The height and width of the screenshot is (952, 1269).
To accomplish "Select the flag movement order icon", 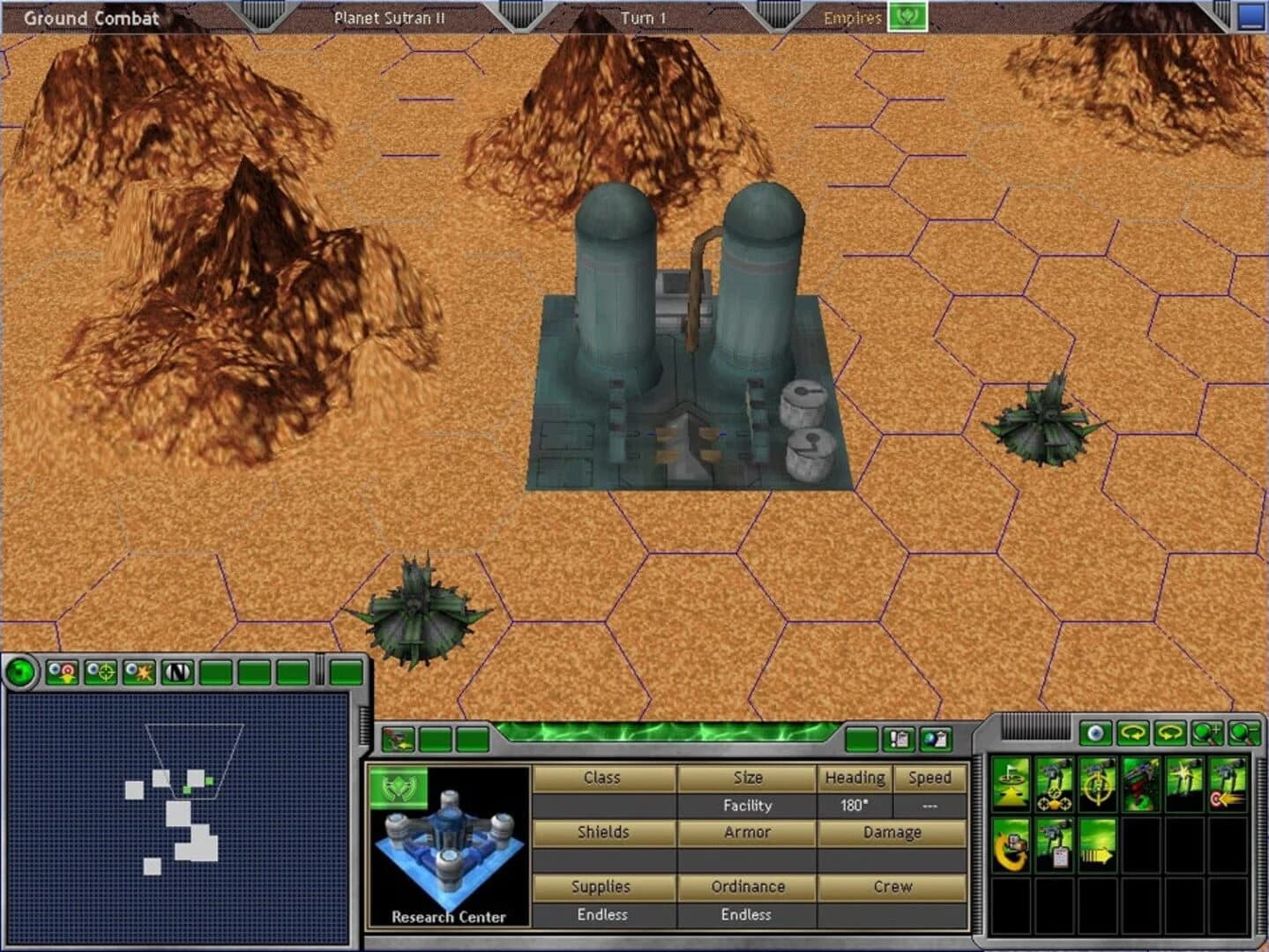I will (1011, 785).
